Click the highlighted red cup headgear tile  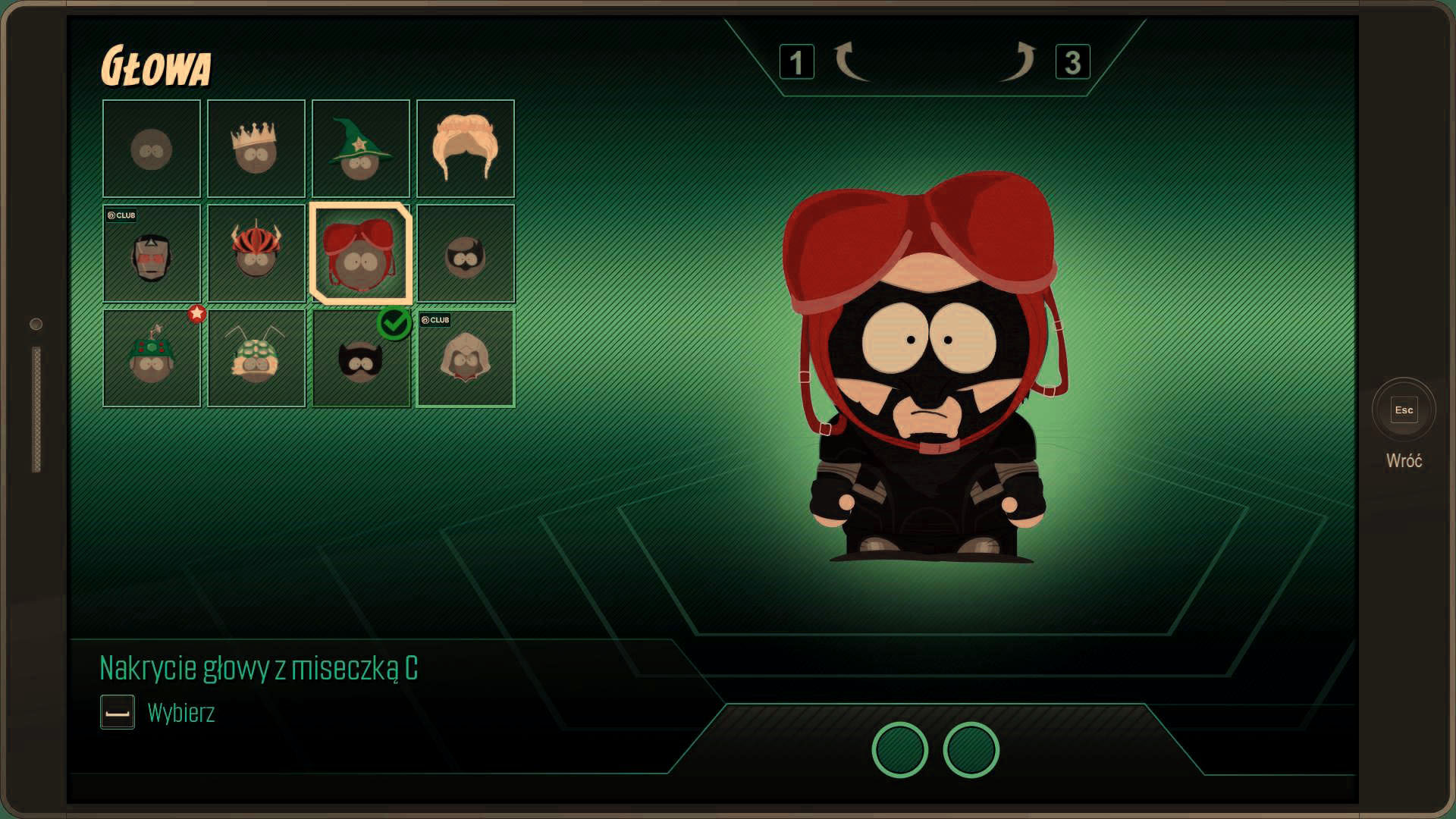(x=361, y=253)
